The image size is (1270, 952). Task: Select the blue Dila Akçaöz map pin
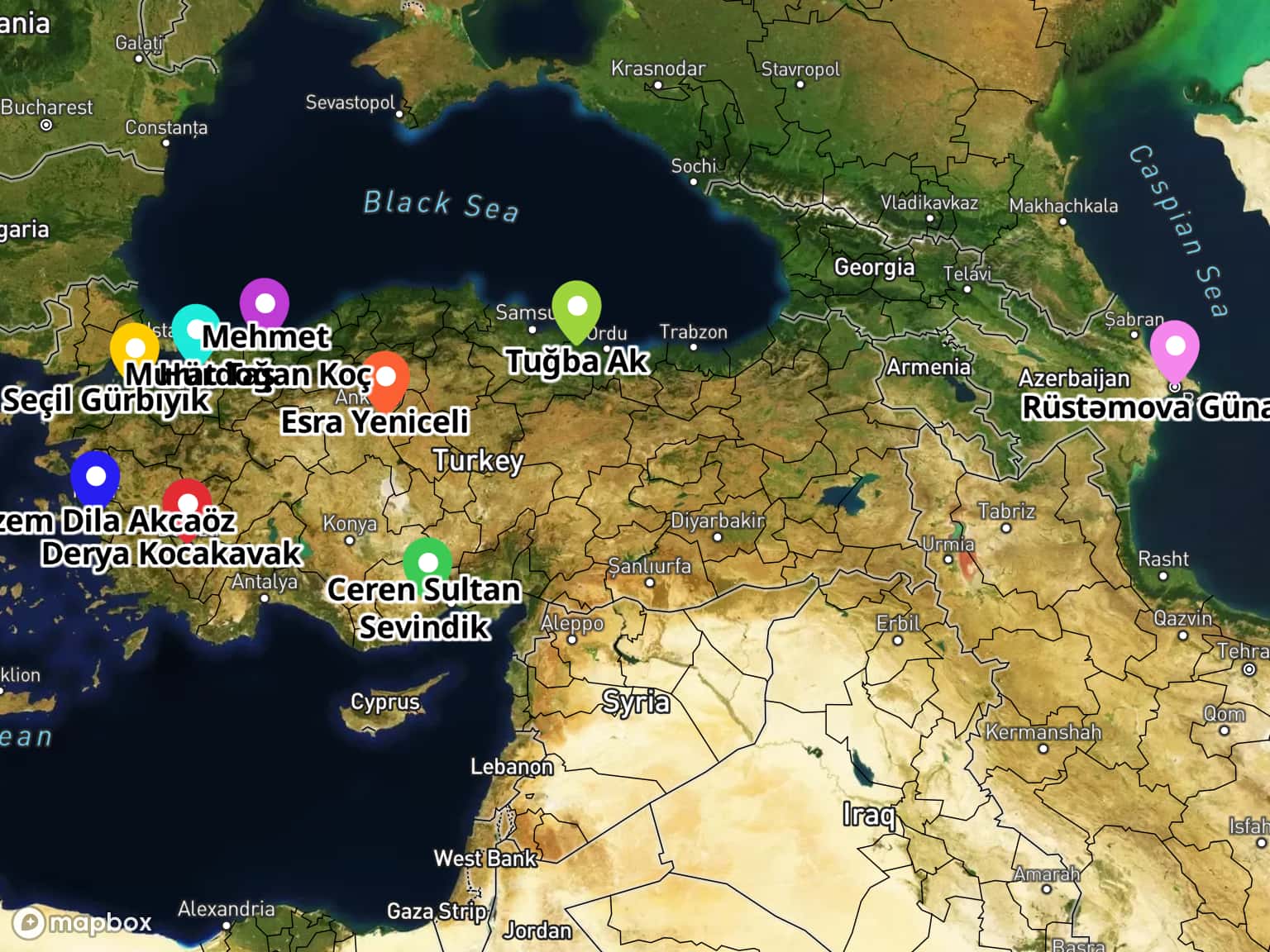coord(95,477)
